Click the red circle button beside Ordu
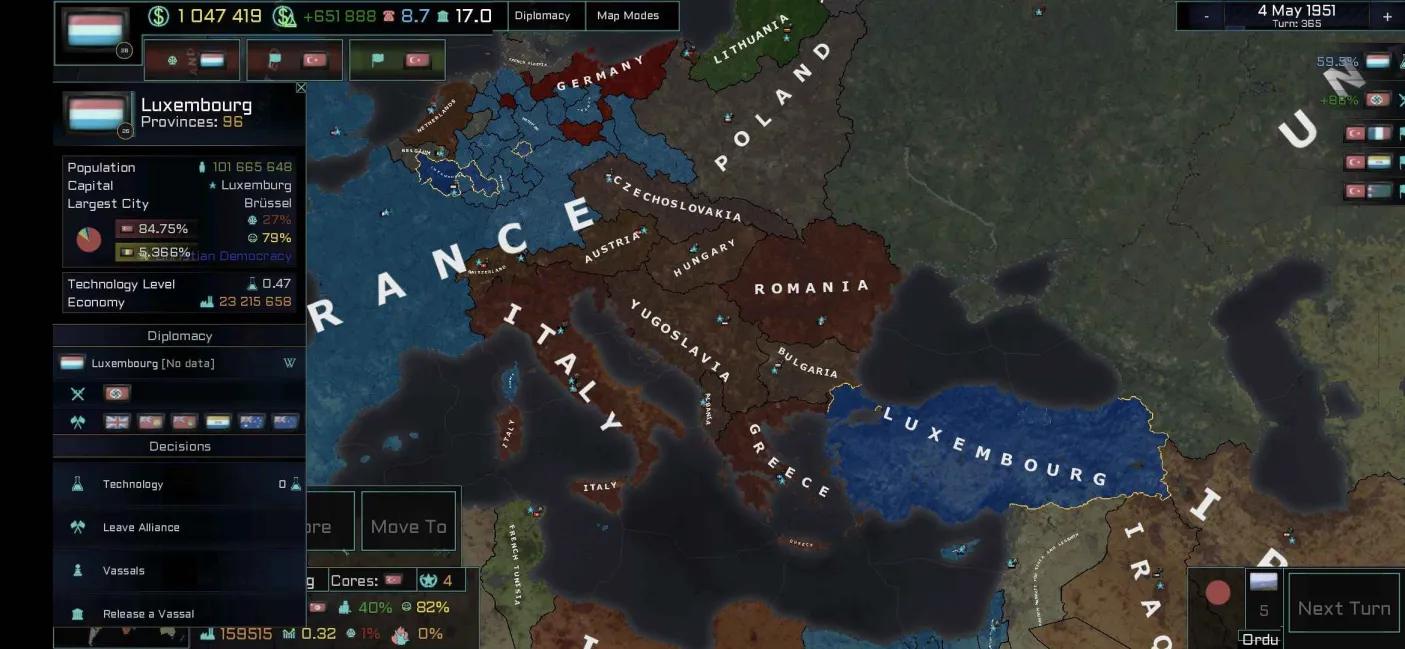This screenshot has height=649, width=1405. coord(1217,593)
